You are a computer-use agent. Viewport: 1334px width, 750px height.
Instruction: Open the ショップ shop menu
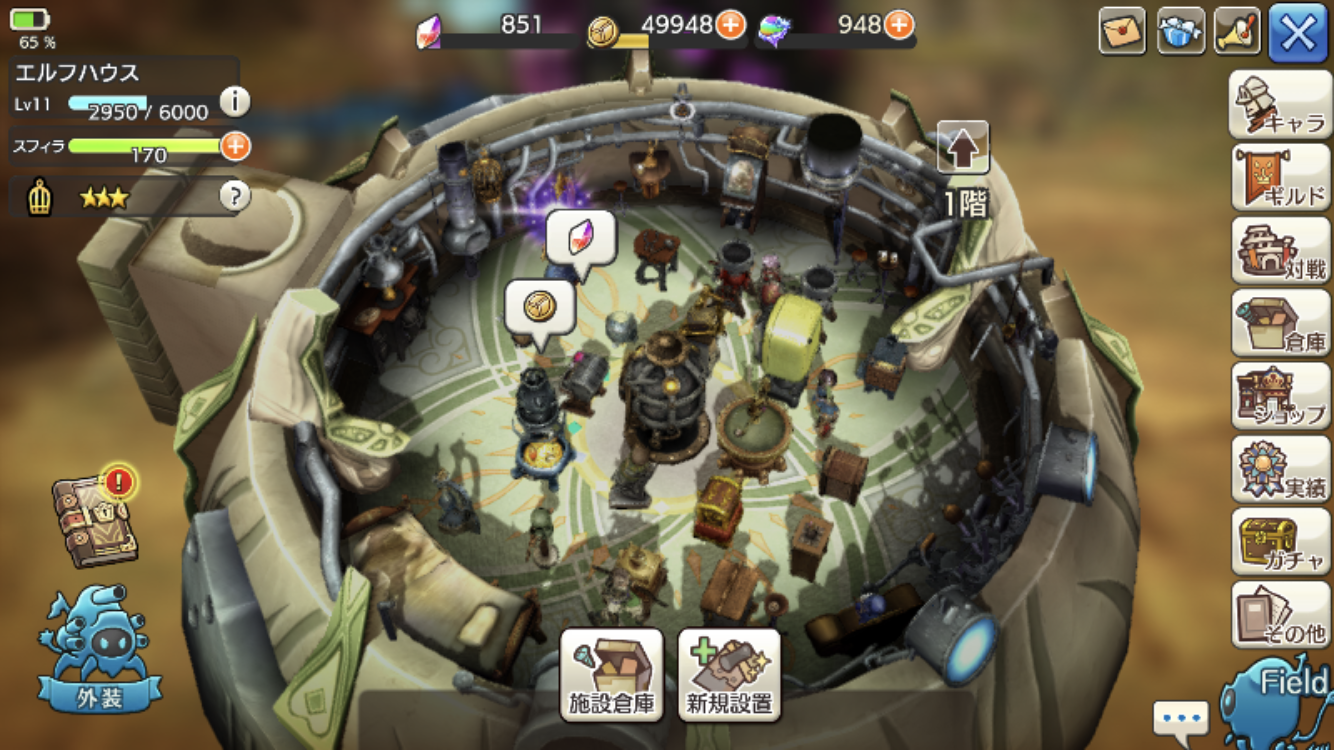click(1279, 396)
